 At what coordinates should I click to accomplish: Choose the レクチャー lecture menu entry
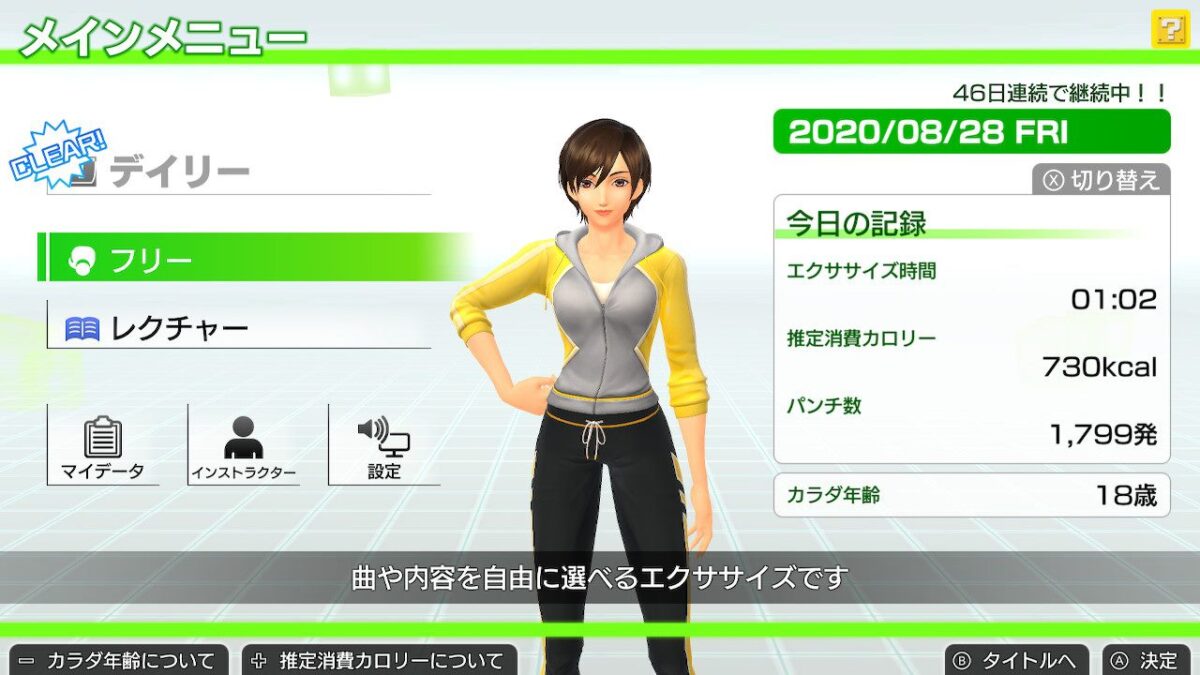238,328
